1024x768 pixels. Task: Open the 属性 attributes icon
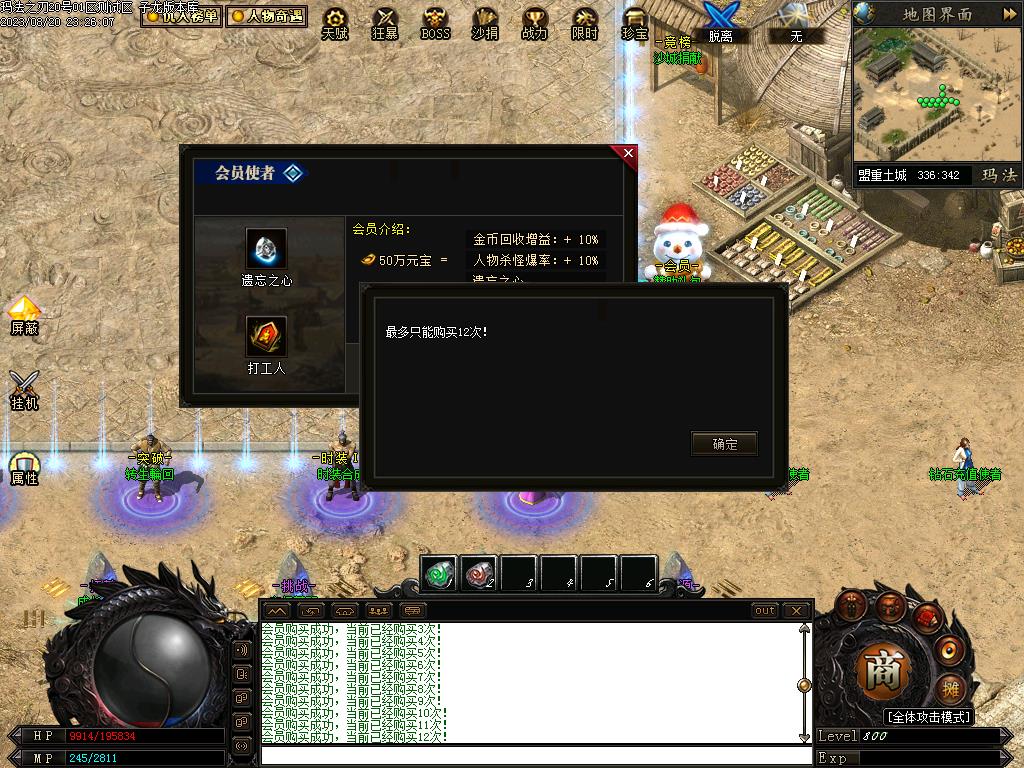click(x=24, y=468)
